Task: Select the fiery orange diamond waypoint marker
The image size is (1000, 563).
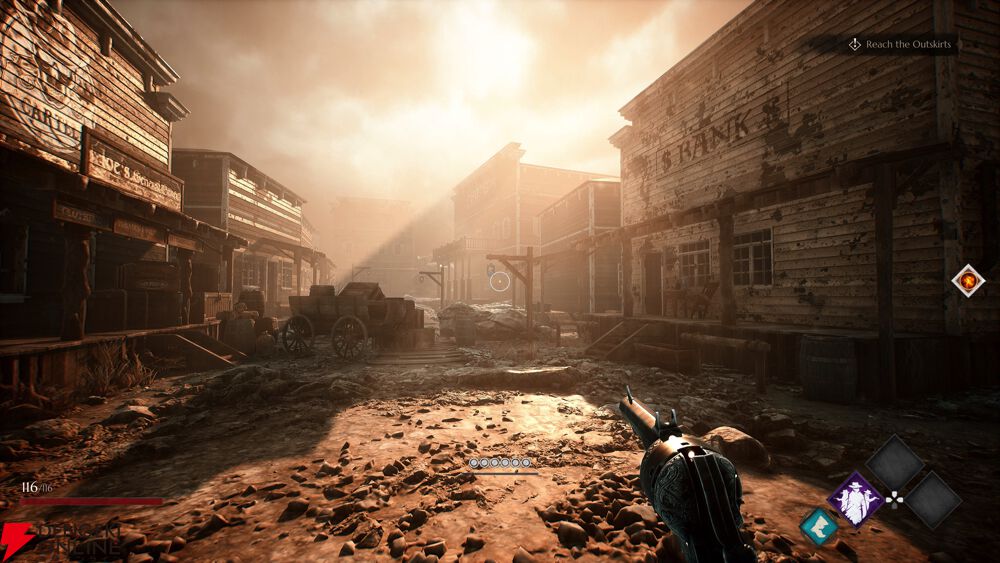Action: [x=967, y=280]
